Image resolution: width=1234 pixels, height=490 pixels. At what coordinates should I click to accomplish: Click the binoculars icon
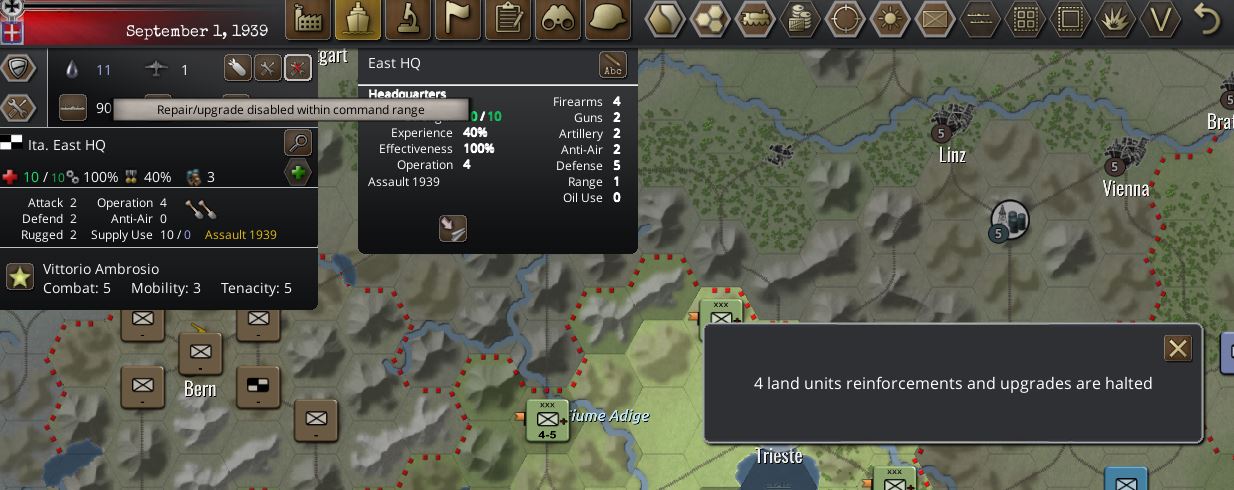(558, 19)
